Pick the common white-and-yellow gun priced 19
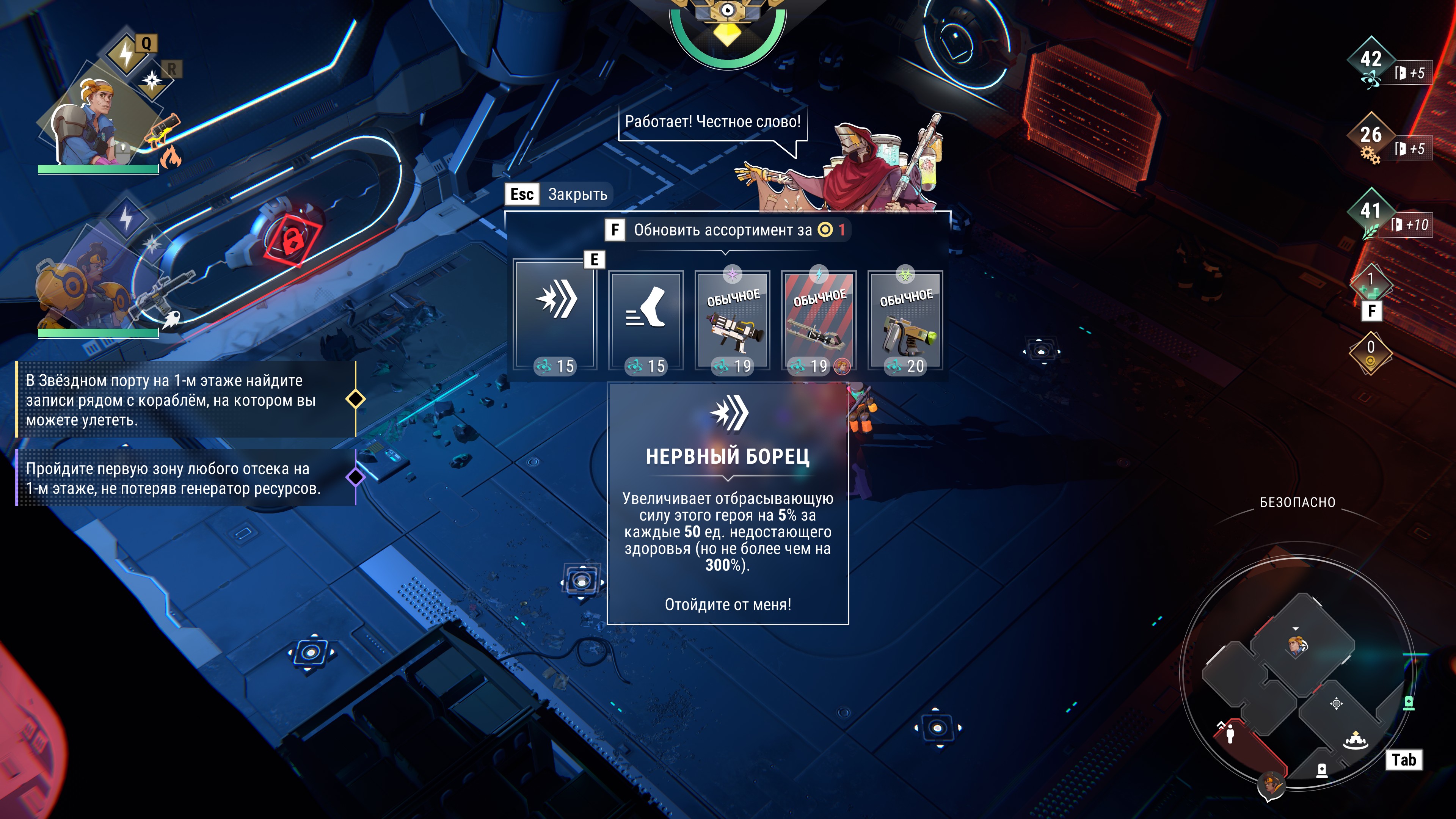Screen dimensions: 1456x819 click(x=733, y=321)
